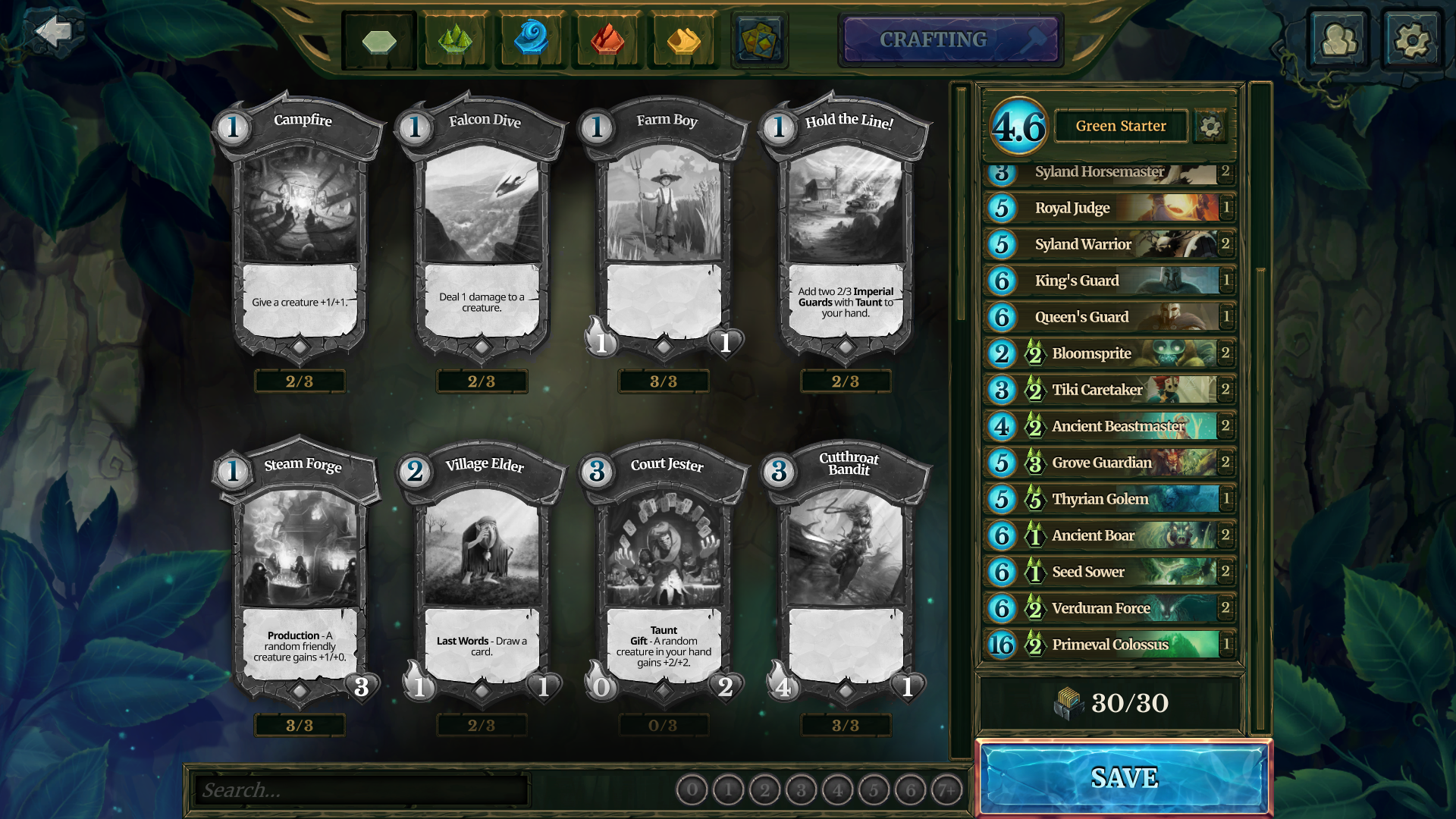Switch to the red faction tab

(x=607, y=41)
